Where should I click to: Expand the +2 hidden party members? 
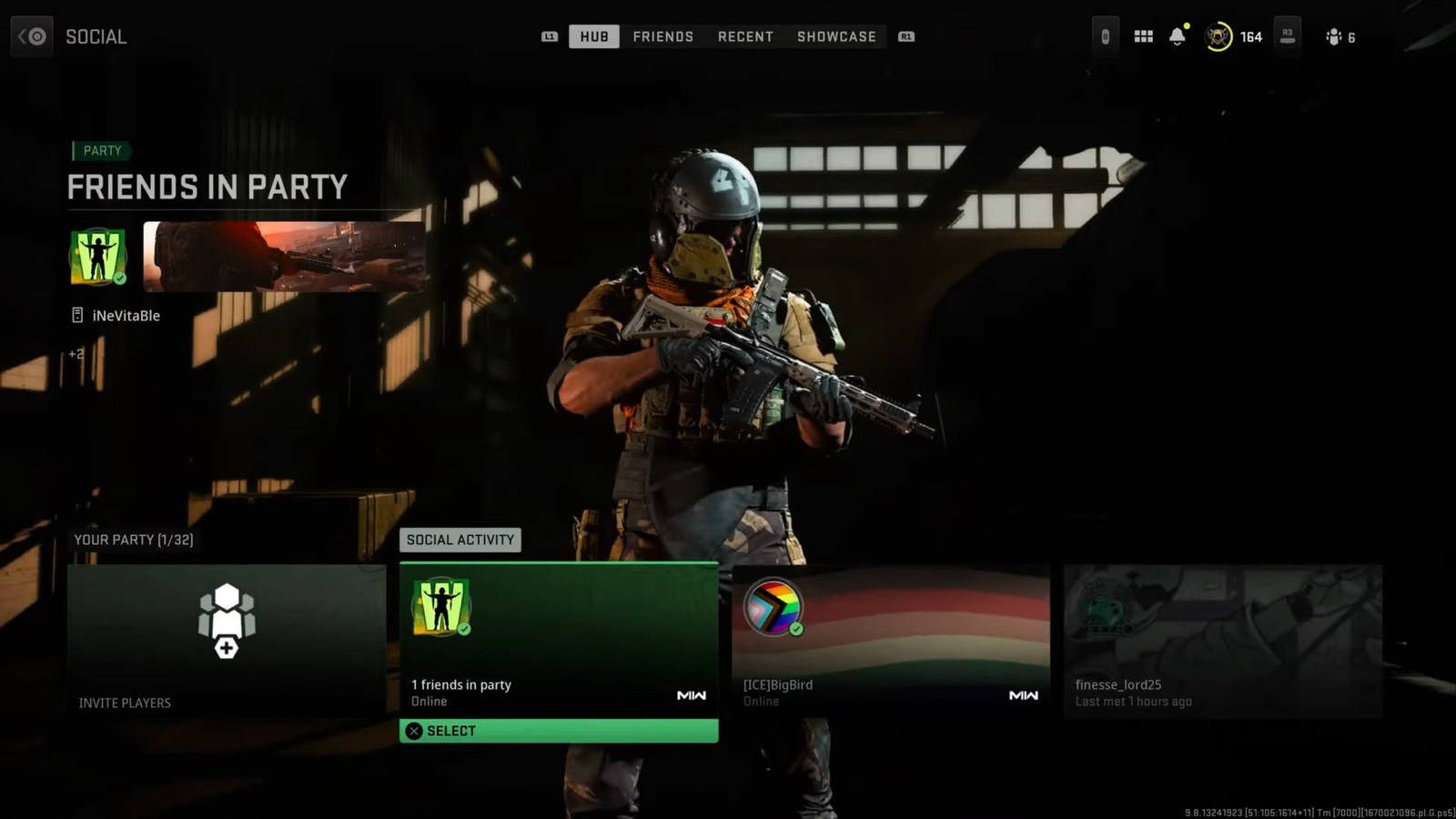[76, 353]
